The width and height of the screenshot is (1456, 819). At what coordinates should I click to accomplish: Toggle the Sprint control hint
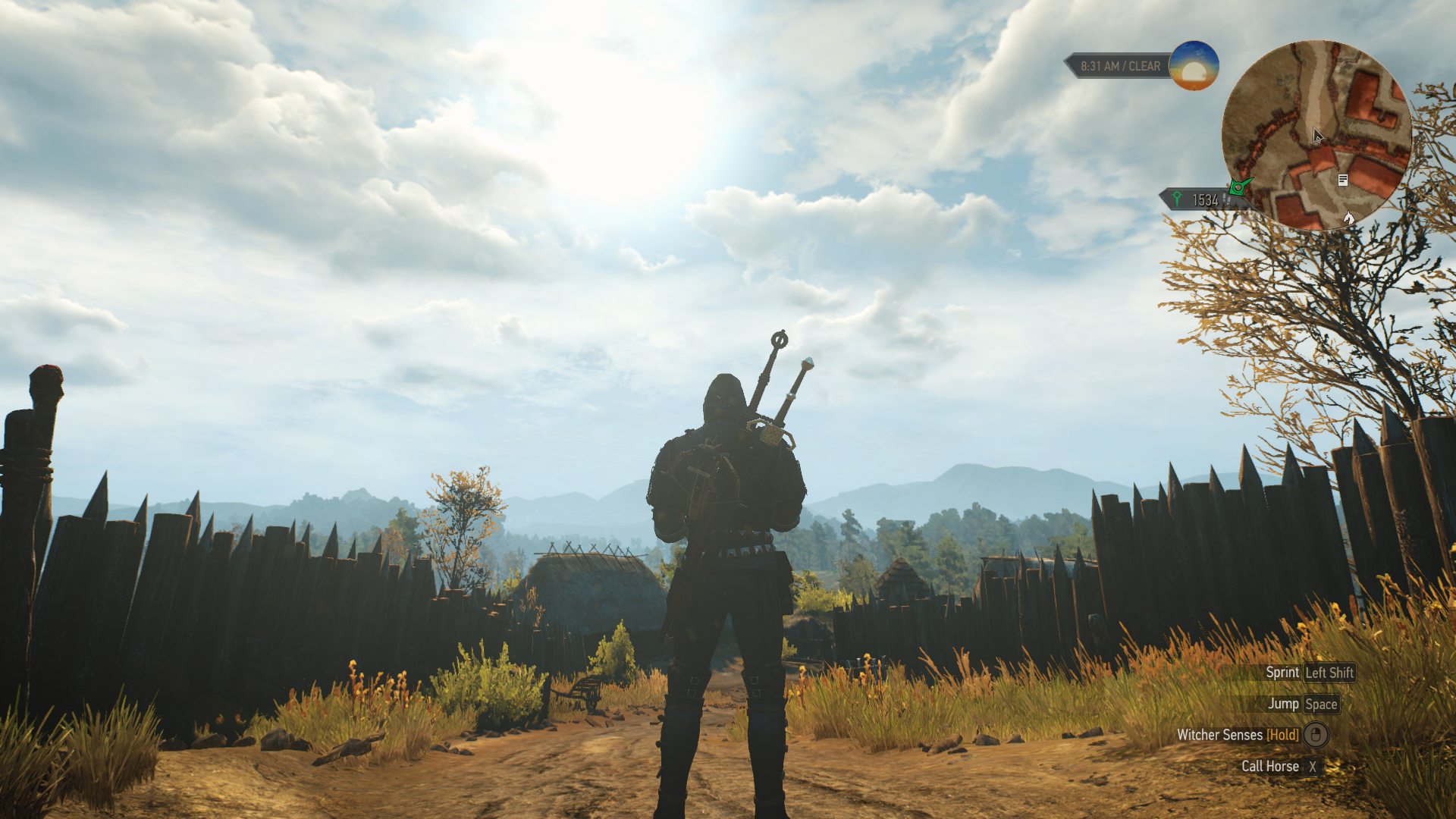1306,672
